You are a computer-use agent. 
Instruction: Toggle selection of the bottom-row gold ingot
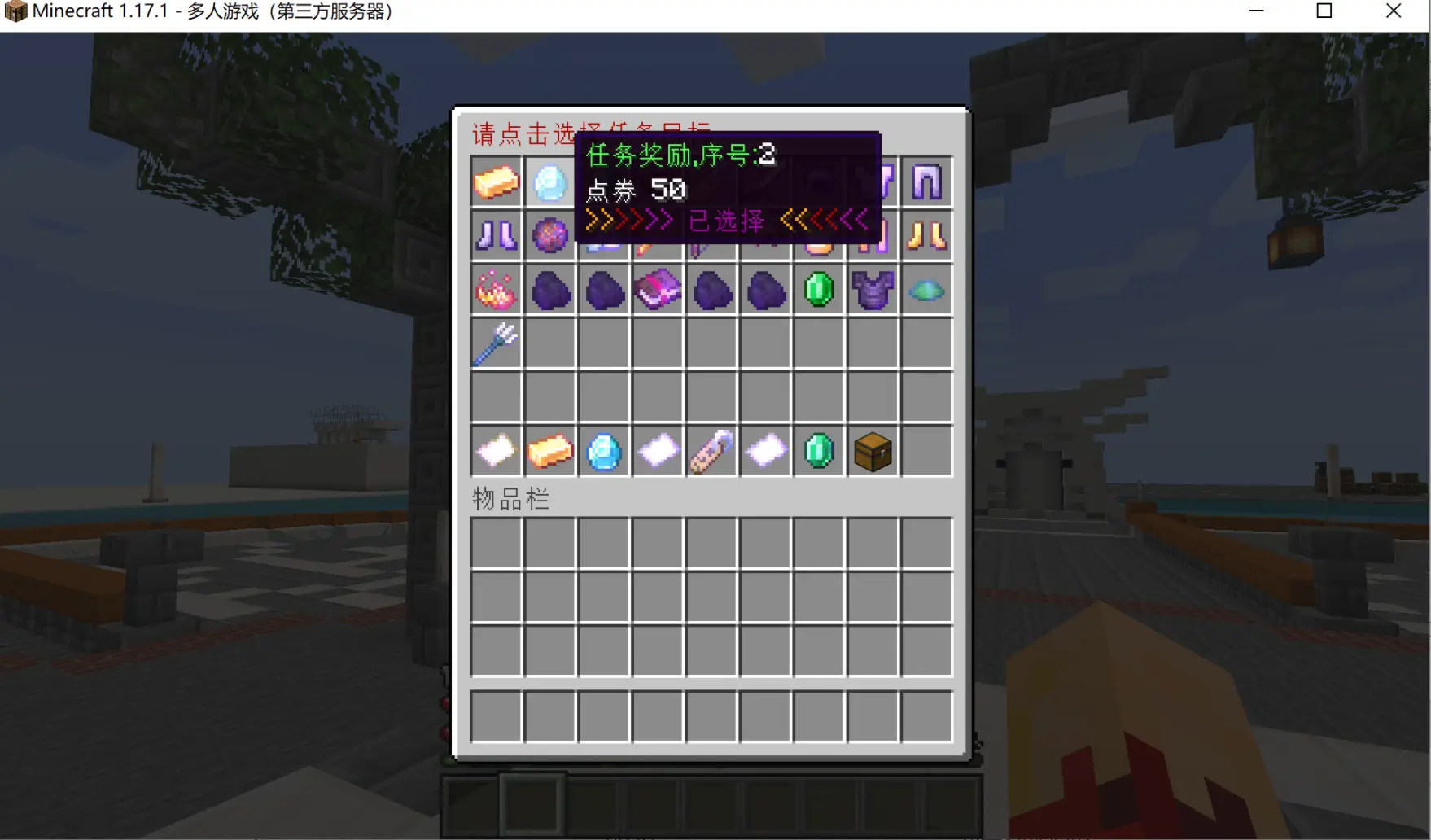(x=549, y=452)
